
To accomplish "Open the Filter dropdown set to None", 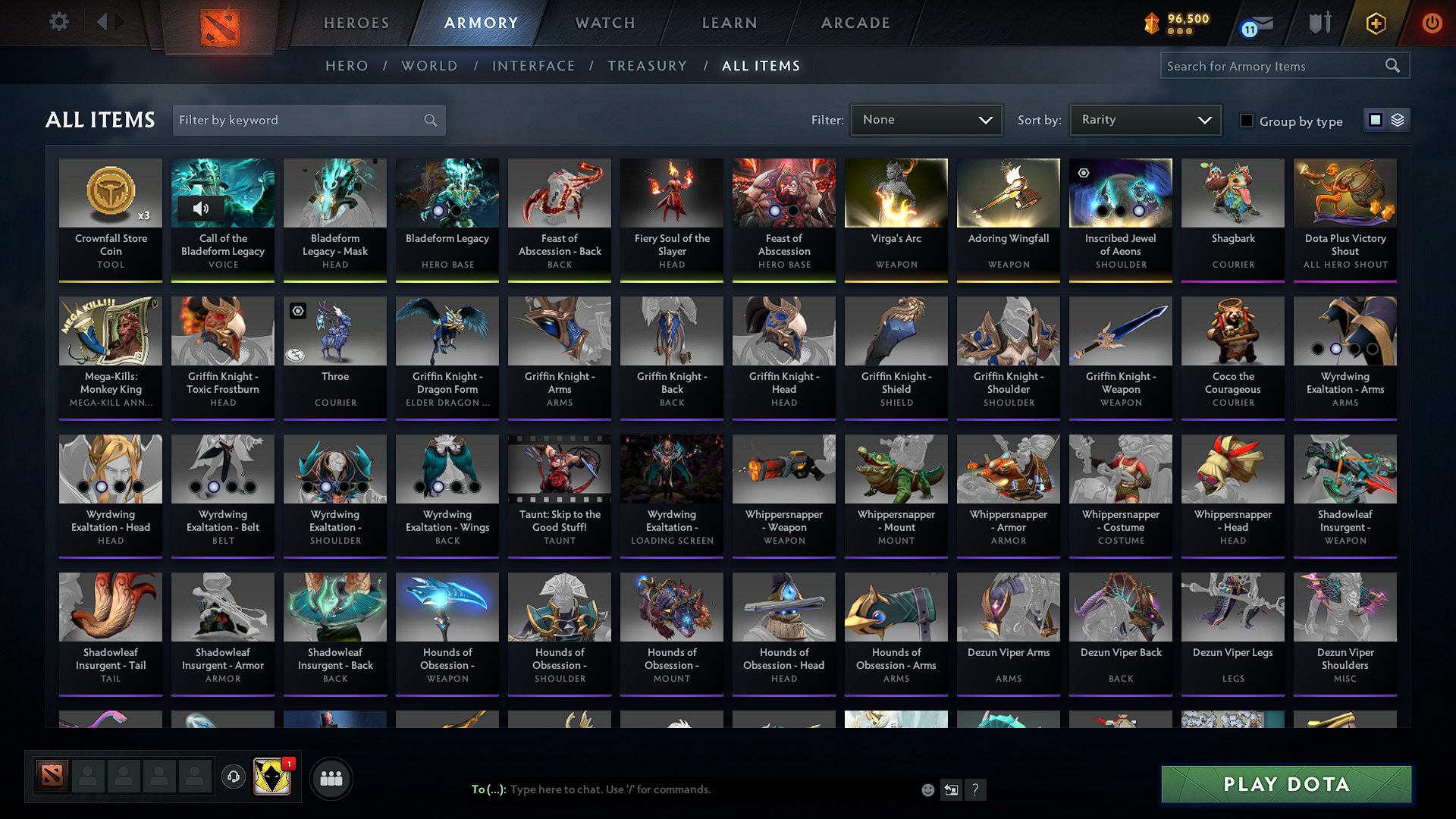I will coord(926,120).
